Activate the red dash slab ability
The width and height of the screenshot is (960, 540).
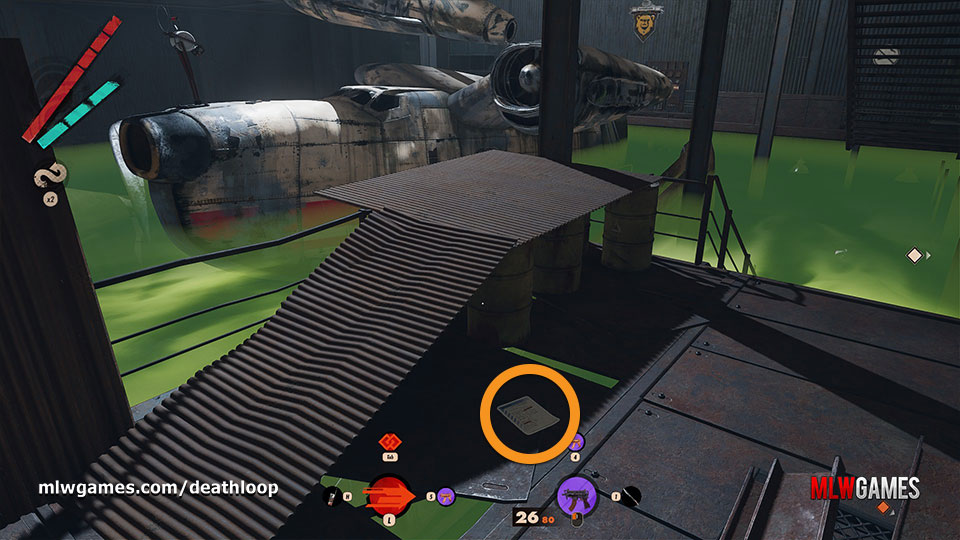[x=387, y=493]
